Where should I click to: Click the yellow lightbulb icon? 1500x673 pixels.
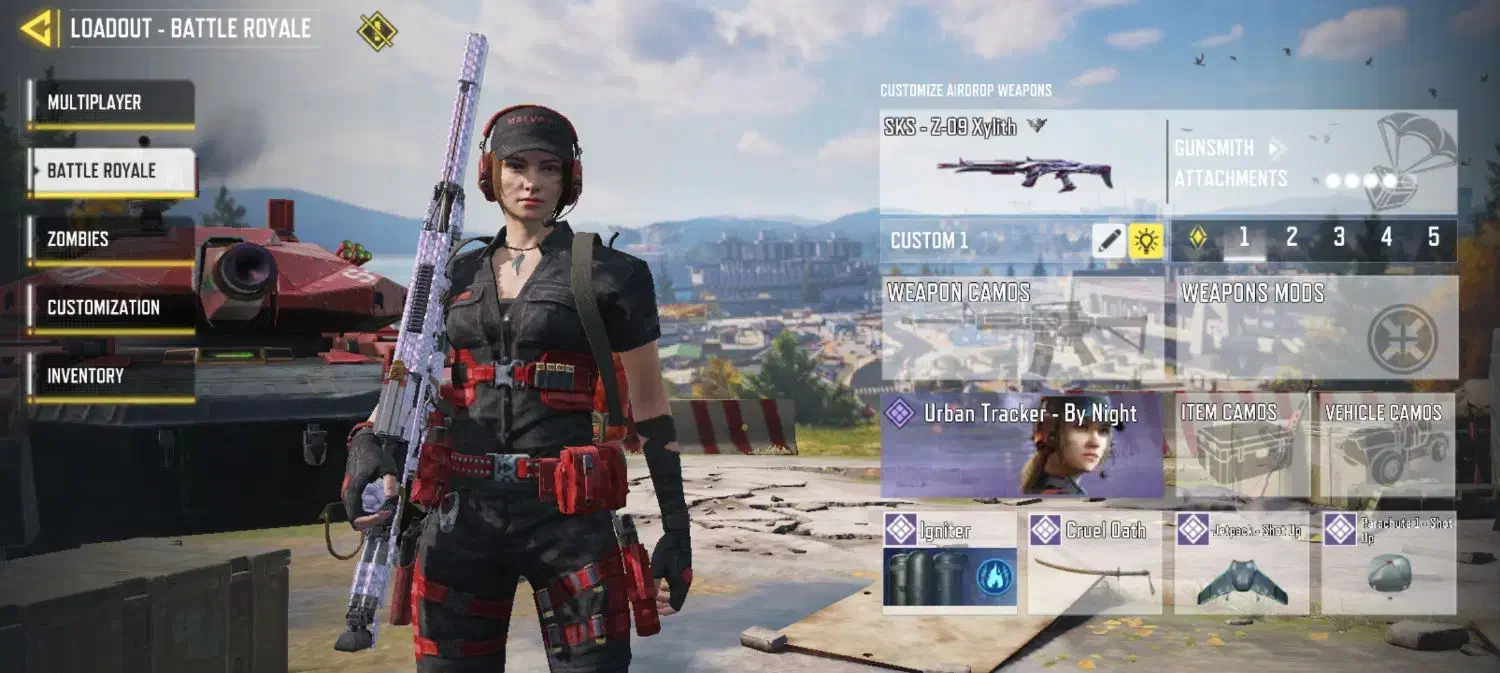(1146, 240)
